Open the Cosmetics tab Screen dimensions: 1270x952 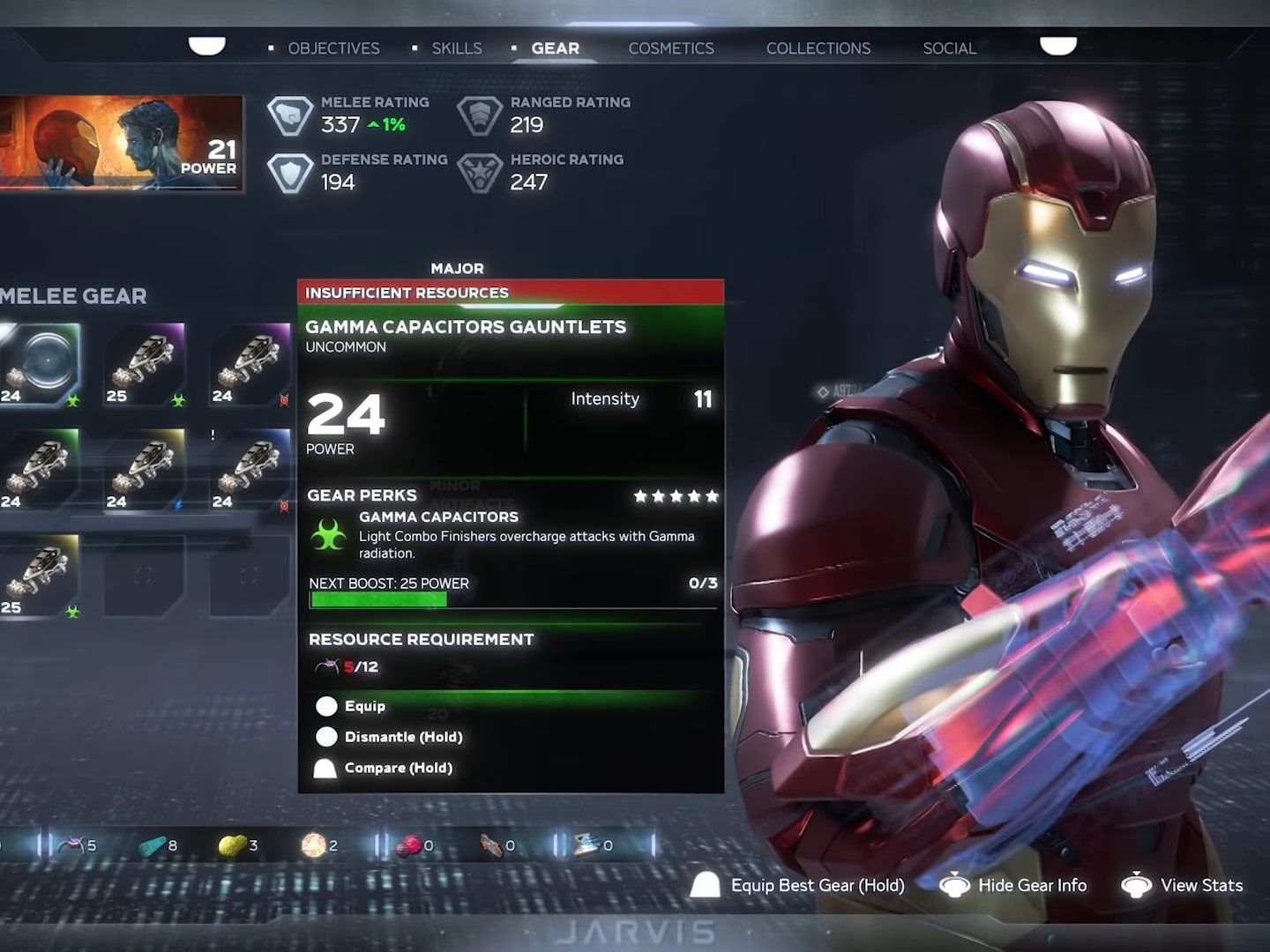(670, 48)
